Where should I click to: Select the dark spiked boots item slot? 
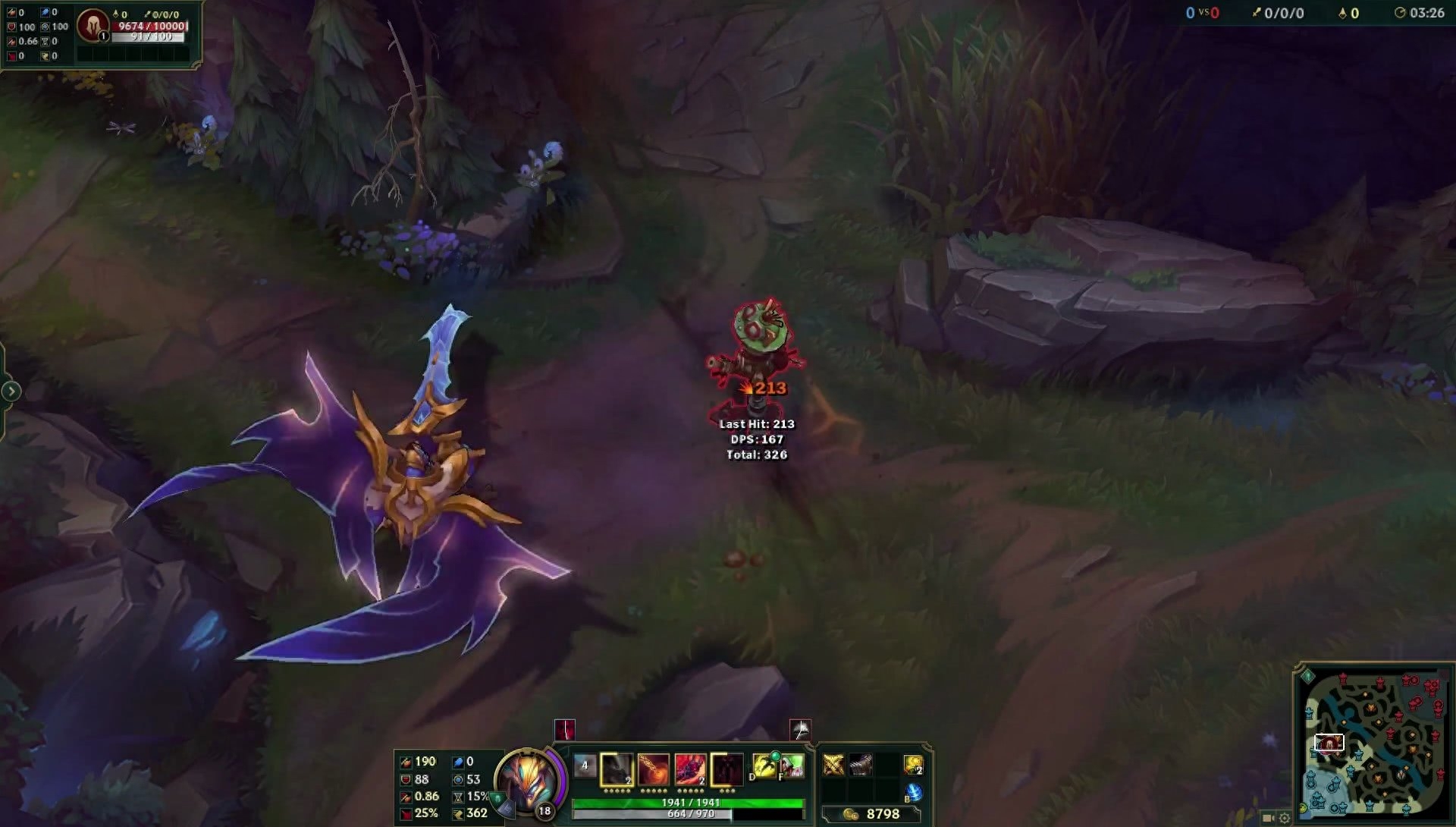pyautogui.click(x=861, y=765)
